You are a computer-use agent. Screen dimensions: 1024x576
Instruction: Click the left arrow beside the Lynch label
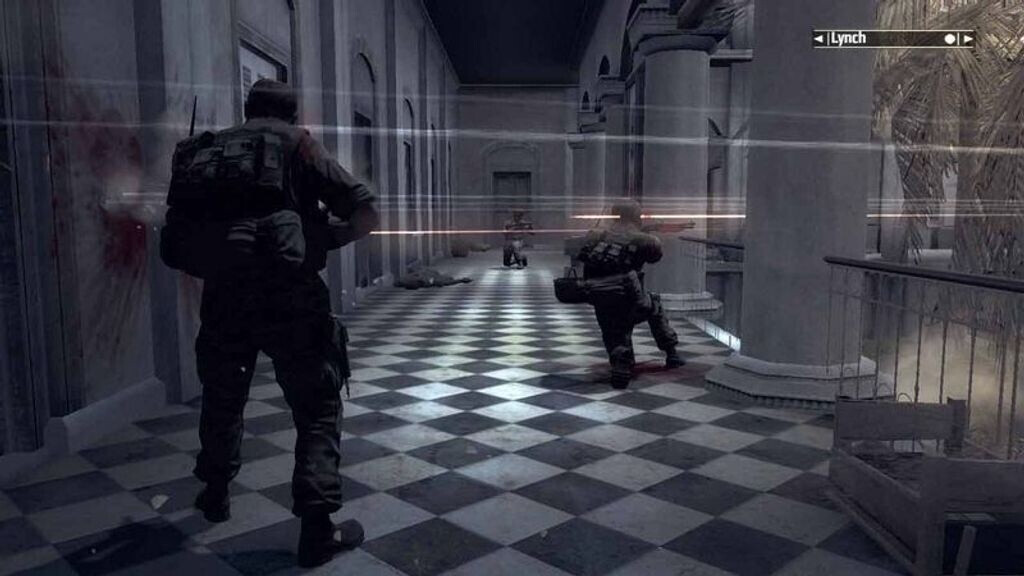(x=820, y=39)
